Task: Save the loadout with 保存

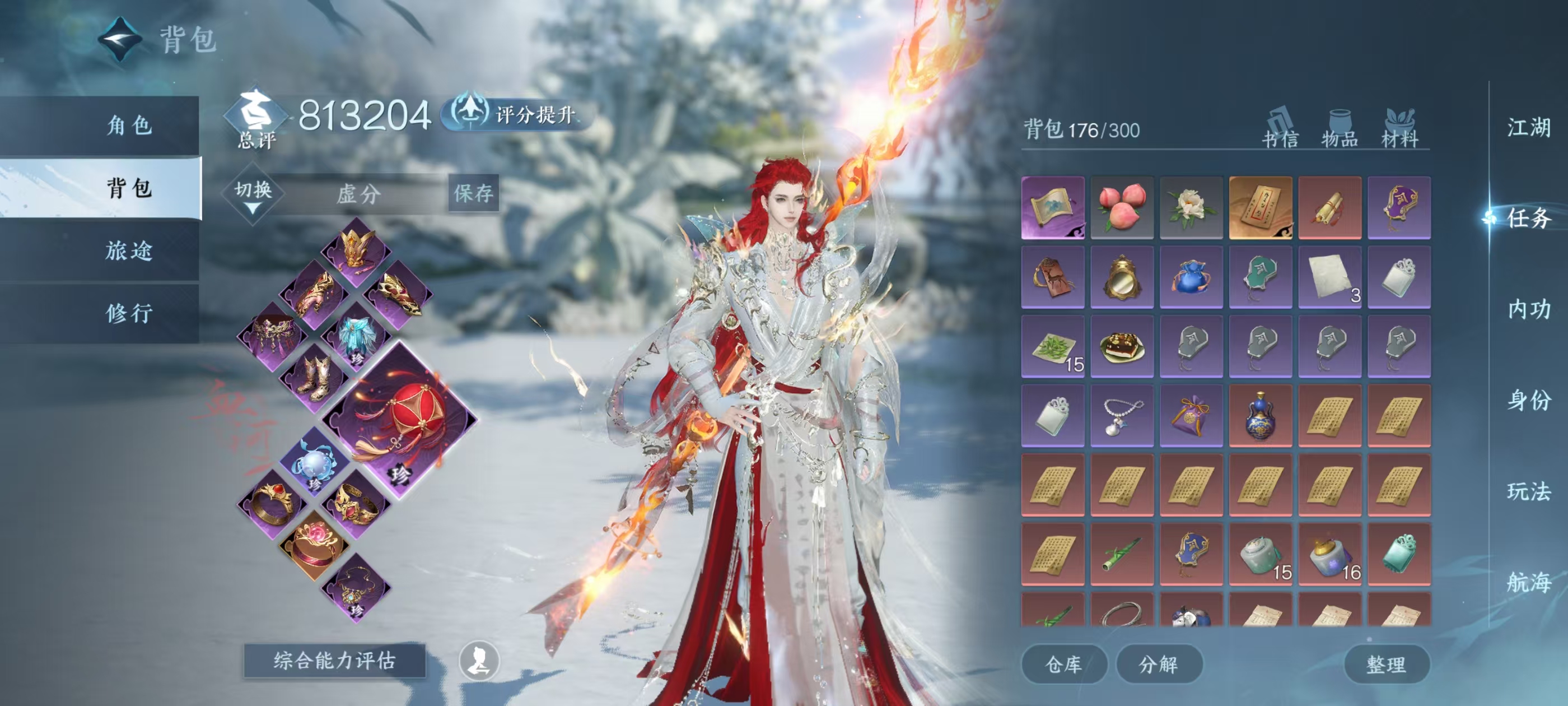Action: tap(473, 194)
